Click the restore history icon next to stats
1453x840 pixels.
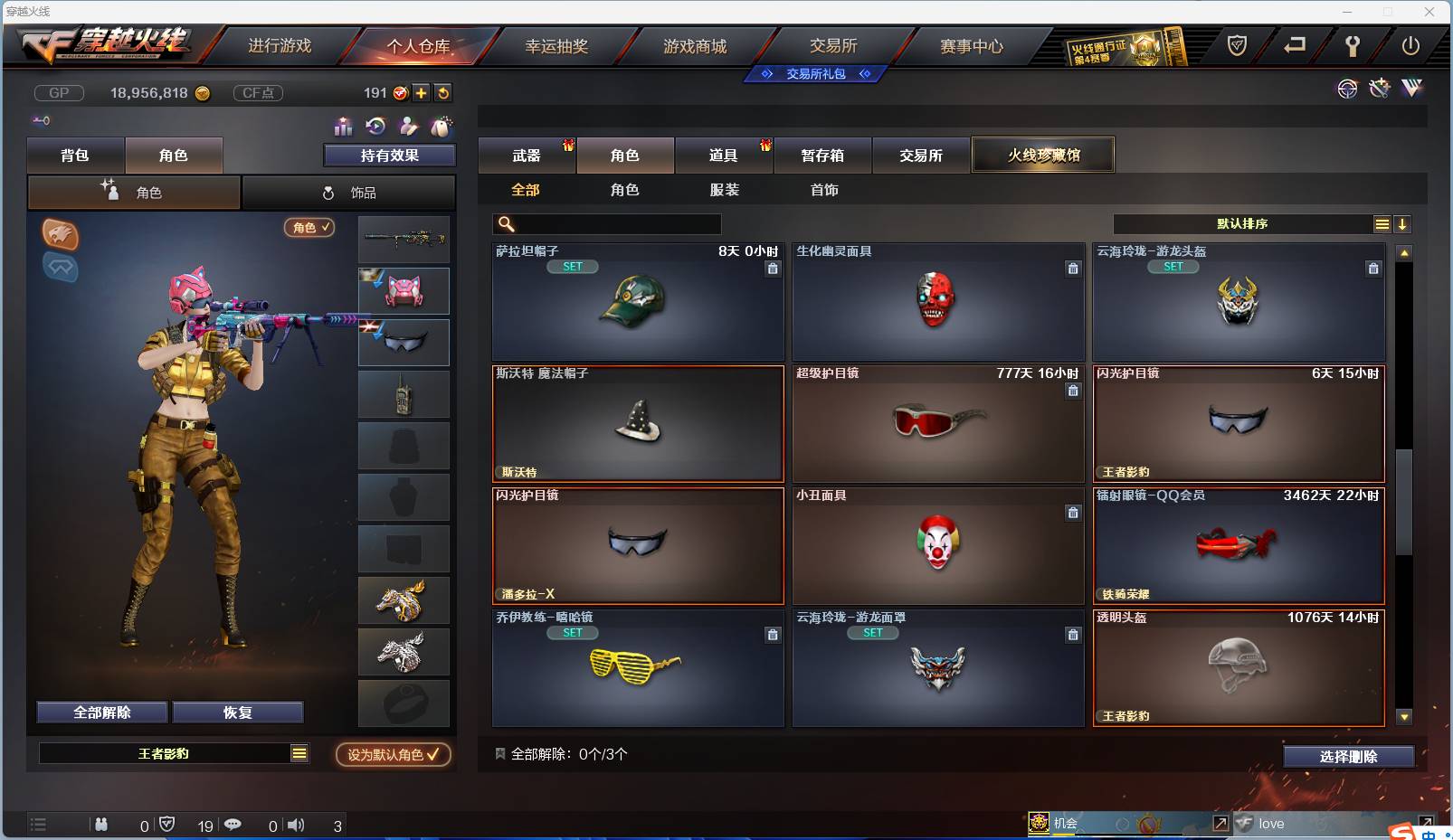pyautogui.click(x=375, y=127)
